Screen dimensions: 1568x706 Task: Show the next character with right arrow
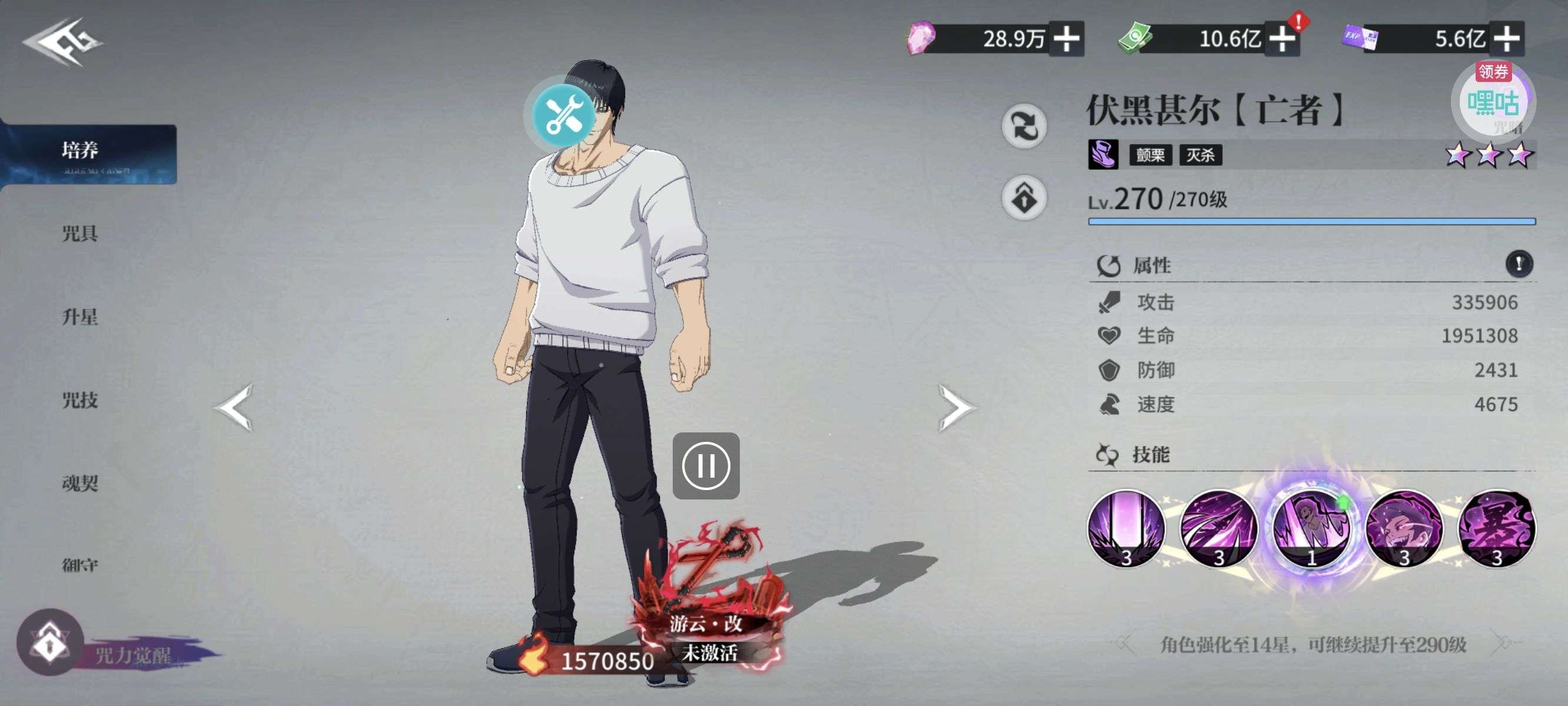(x=956, y=407)
